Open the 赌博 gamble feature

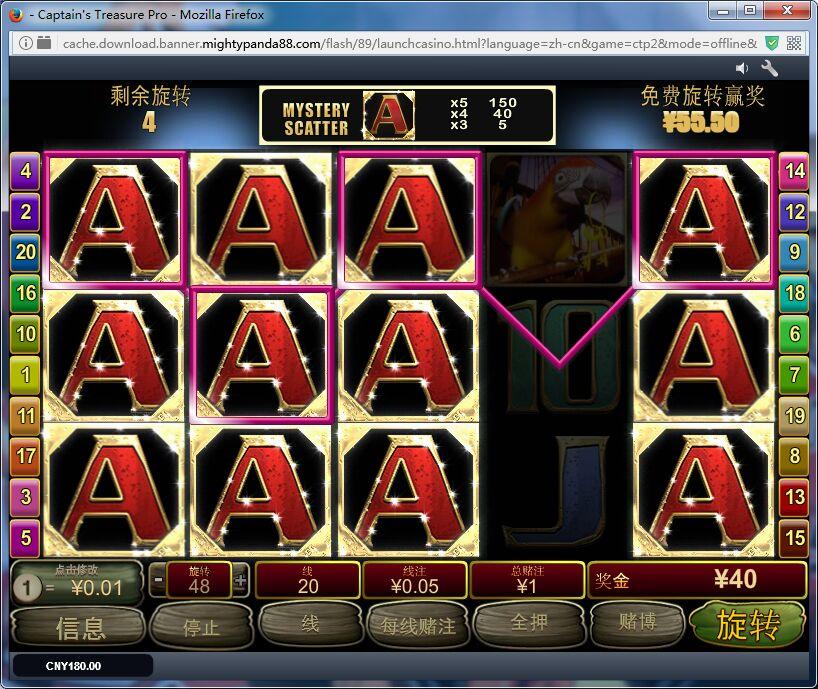coord(637,623)
